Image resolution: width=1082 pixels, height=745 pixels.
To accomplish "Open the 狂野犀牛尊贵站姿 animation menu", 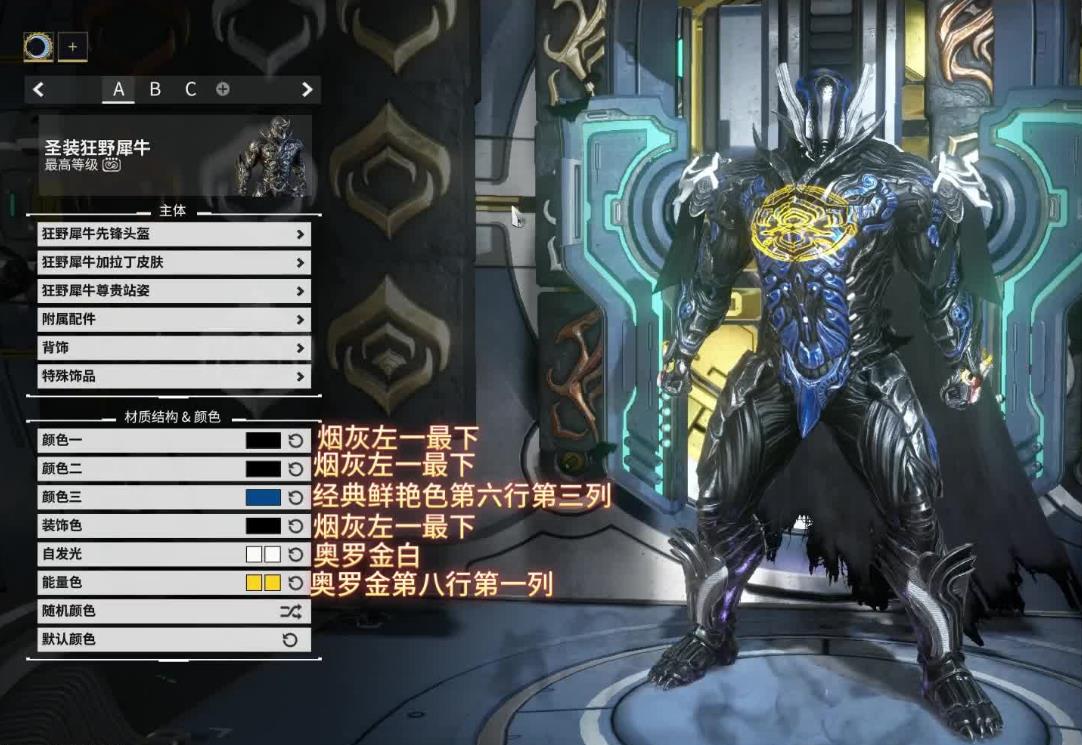I will (x=172, y=291).
